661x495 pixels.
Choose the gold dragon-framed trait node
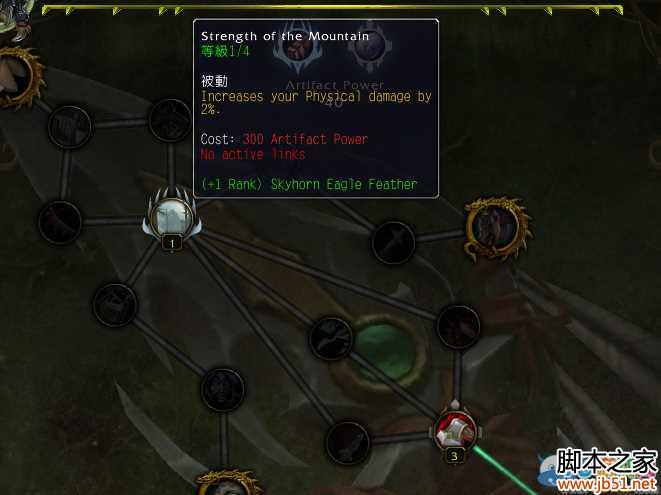[494, 225]
